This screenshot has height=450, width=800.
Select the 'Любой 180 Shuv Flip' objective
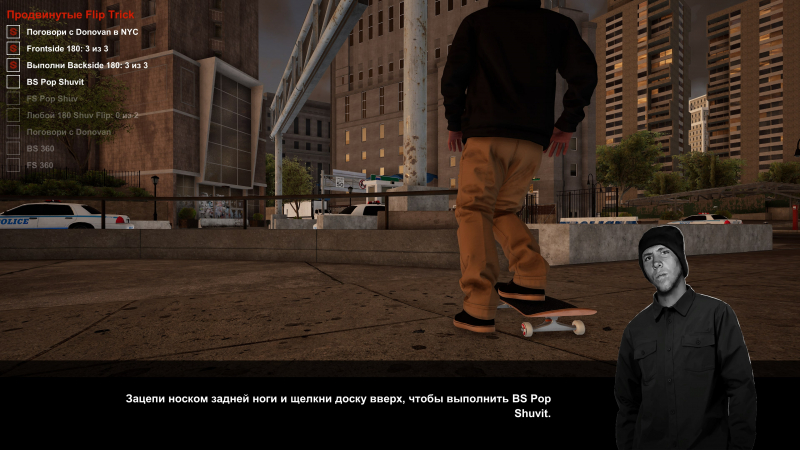(x=82, y=115)
